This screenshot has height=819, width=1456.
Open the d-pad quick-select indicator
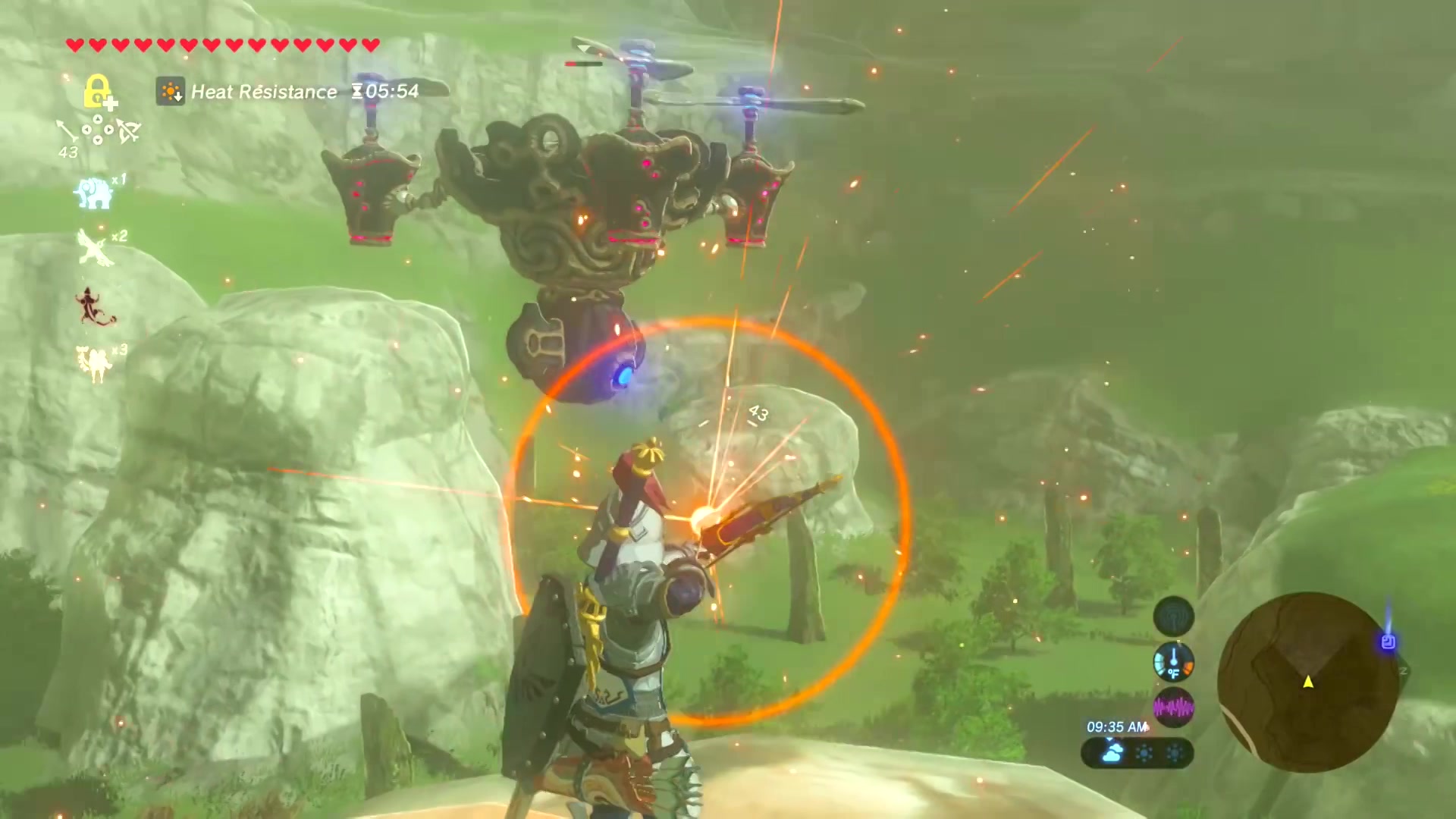98,131
